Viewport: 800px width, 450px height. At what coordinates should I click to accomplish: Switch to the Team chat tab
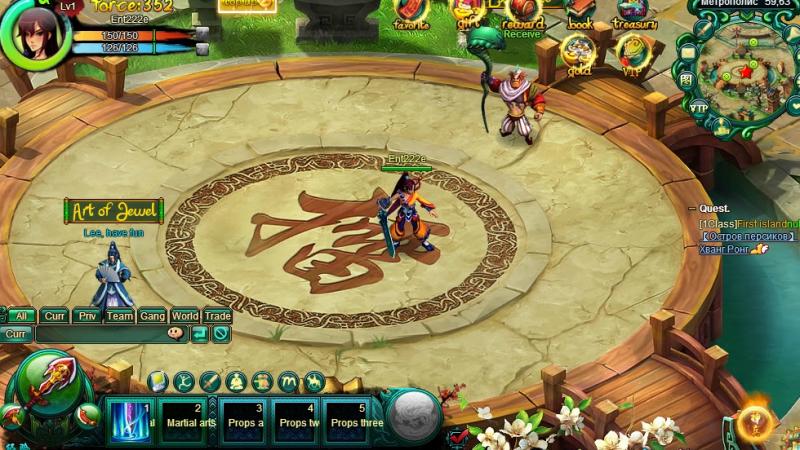[x=120, y=316]
